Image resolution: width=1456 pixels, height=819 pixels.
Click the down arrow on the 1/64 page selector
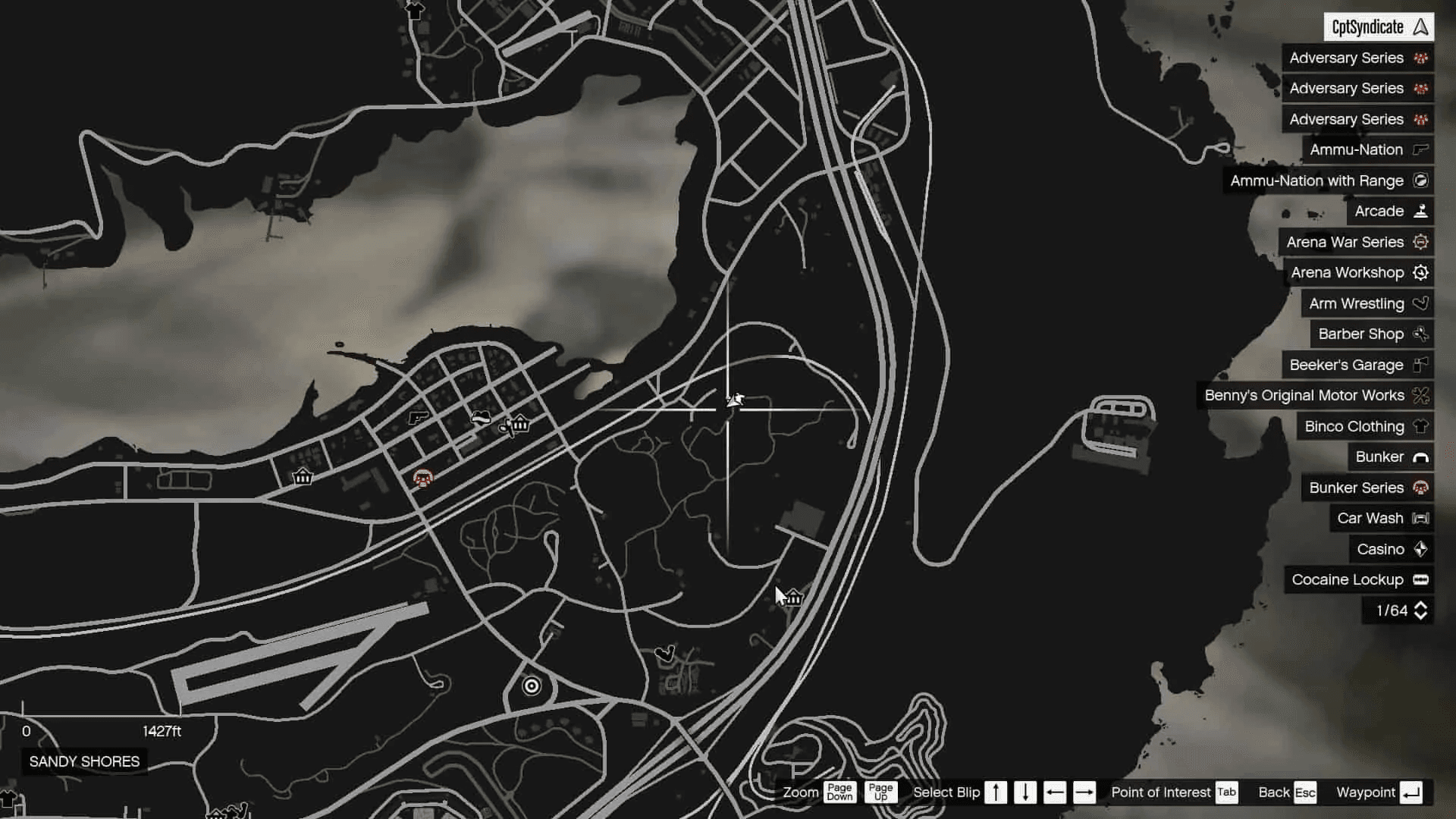1422,616
